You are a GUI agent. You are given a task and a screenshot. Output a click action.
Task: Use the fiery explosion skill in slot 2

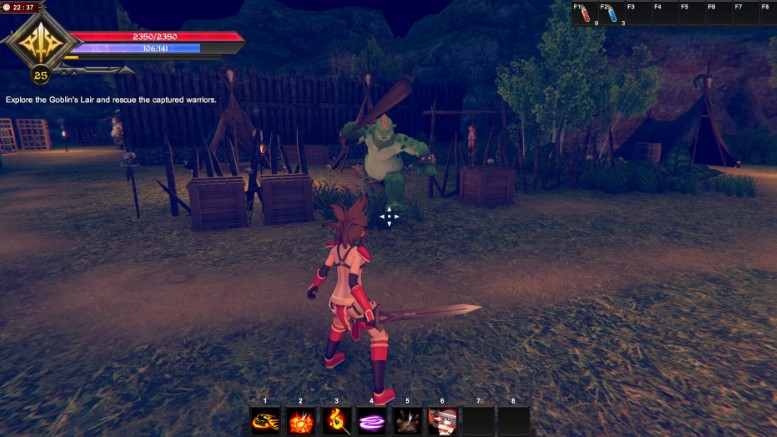click(x=300, y=421)
